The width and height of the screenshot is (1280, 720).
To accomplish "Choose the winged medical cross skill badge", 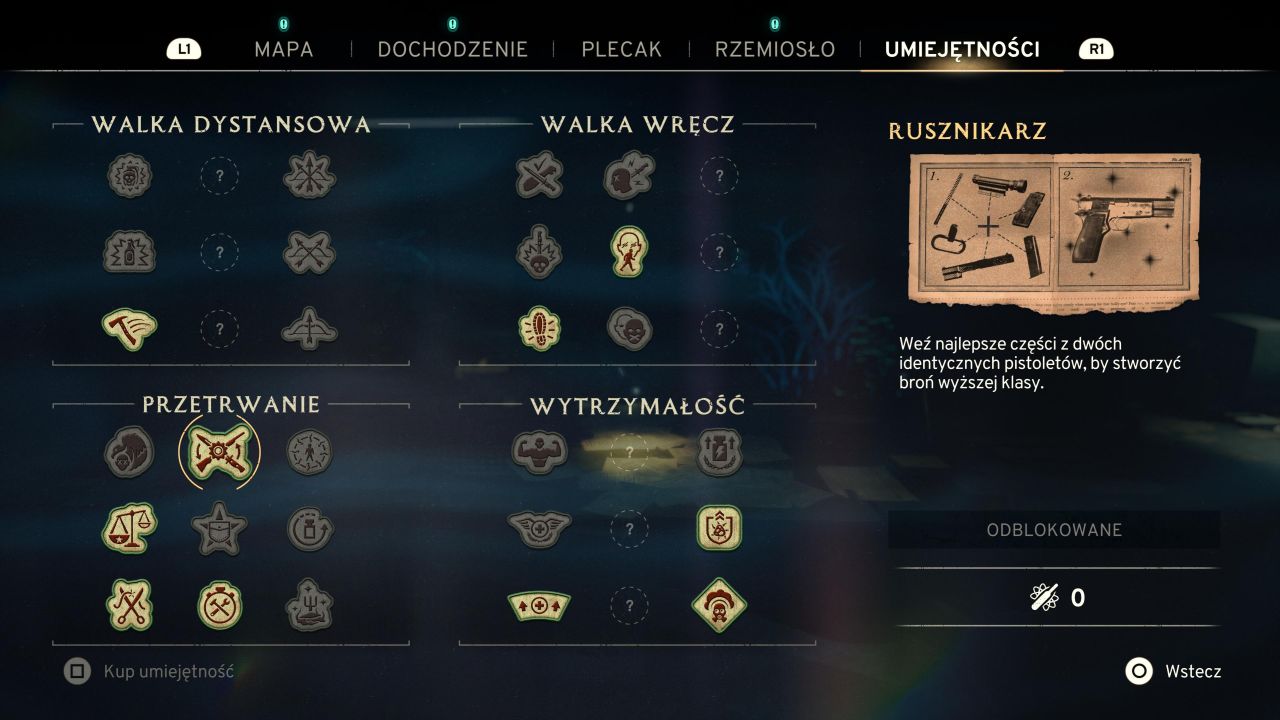I will click(539, 528).
